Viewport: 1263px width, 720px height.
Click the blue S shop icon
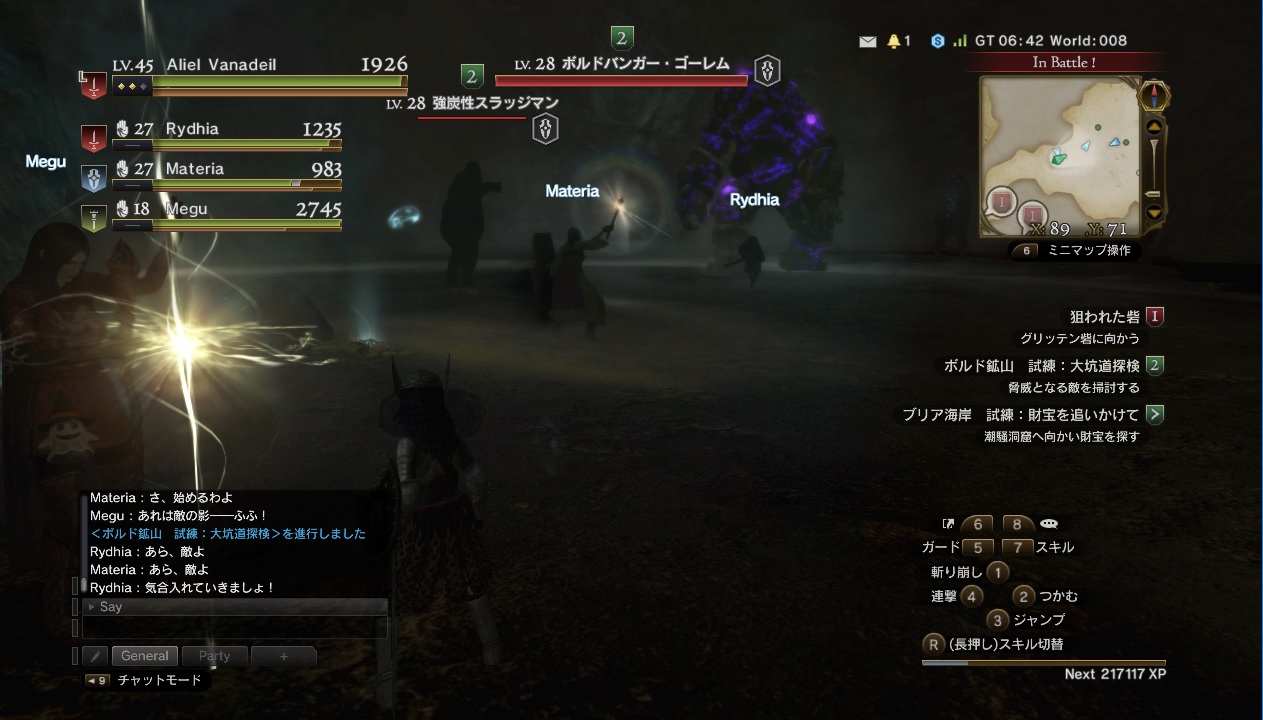(937, 41)
